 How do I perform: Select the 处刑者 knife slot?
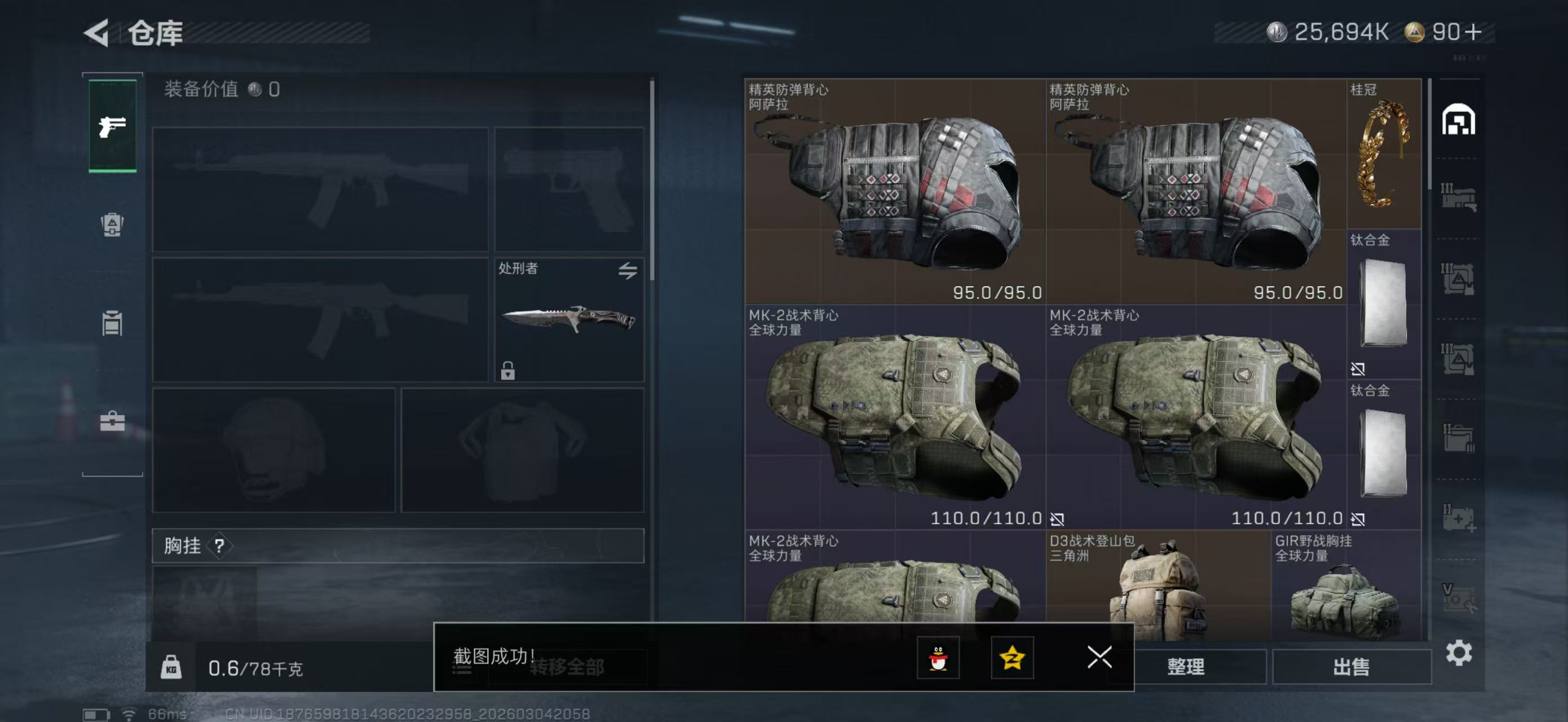pos(568,320)
